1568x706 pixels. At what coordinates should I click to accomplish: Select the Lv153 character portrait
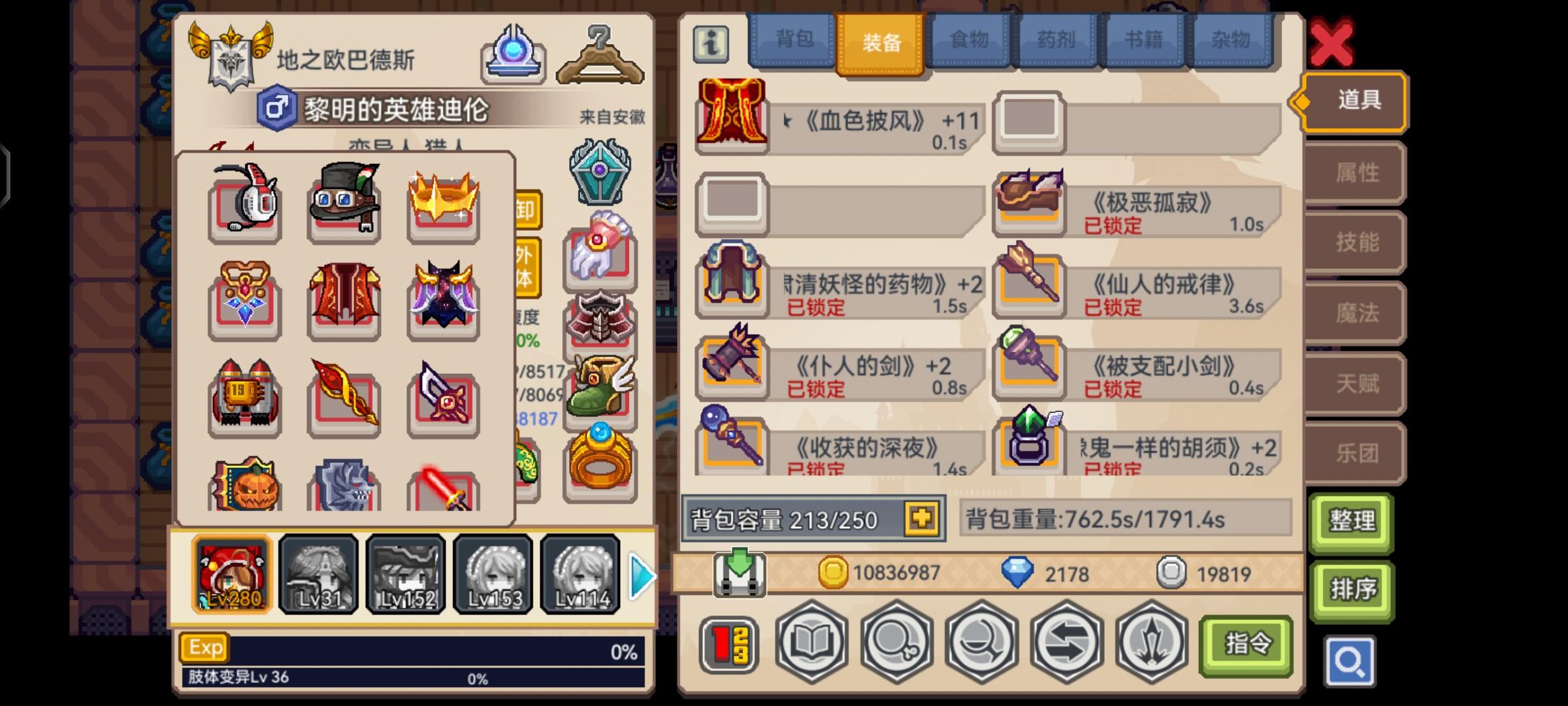tap(493, 575)
